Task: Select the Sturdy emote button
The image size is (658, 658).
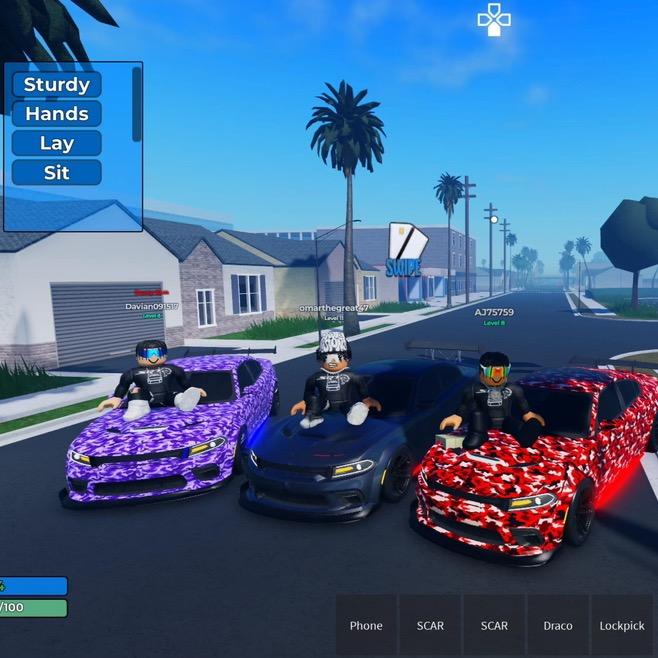Action: [x=57, y=85]
